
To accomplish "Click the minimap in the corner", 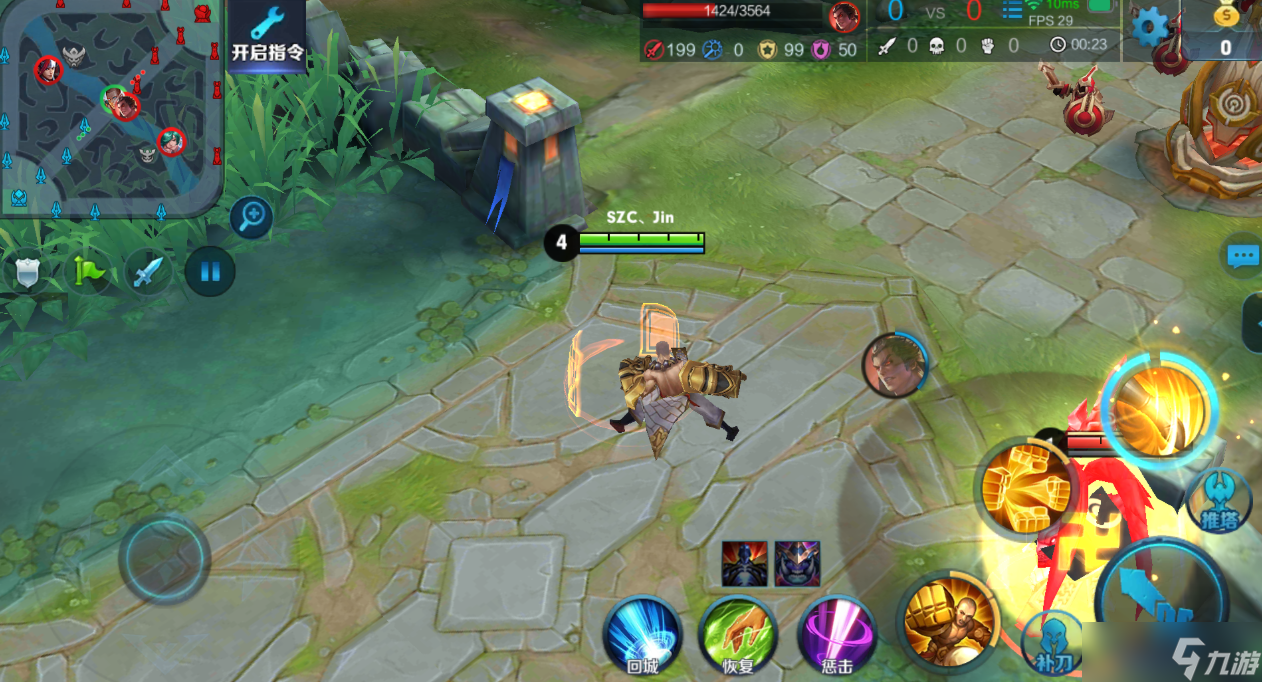I will [109, 105].
